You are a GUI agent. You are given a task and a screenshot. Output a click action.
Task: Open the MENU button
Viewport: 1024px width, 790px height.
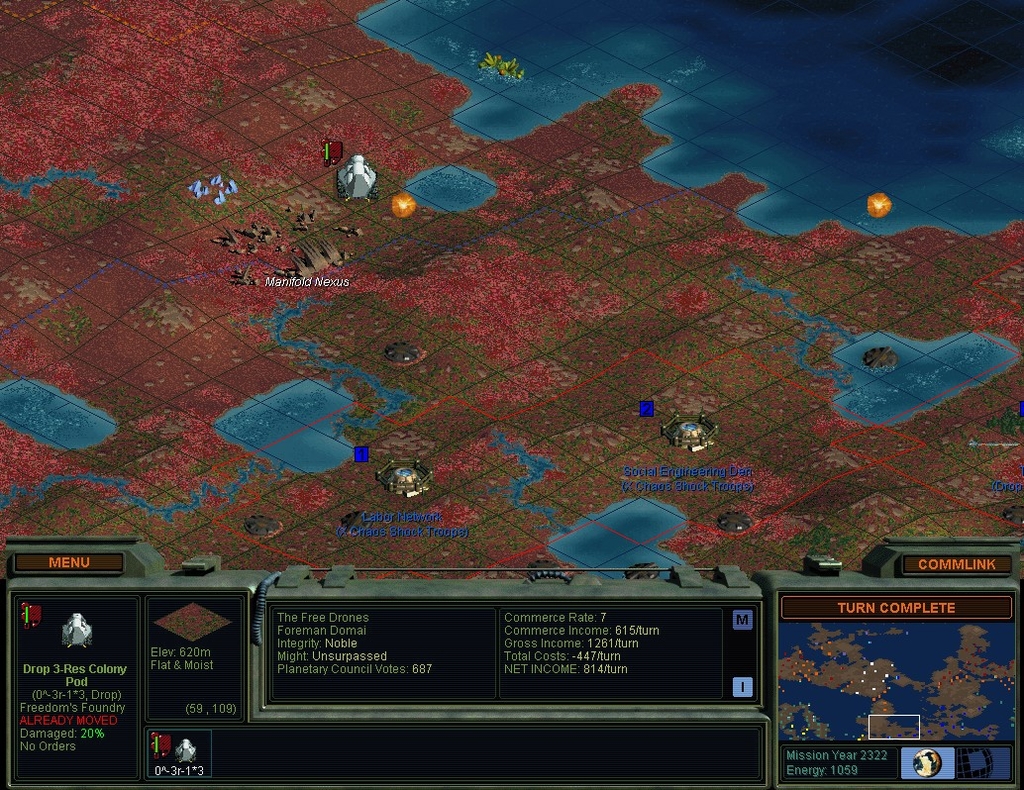(69, 563)
